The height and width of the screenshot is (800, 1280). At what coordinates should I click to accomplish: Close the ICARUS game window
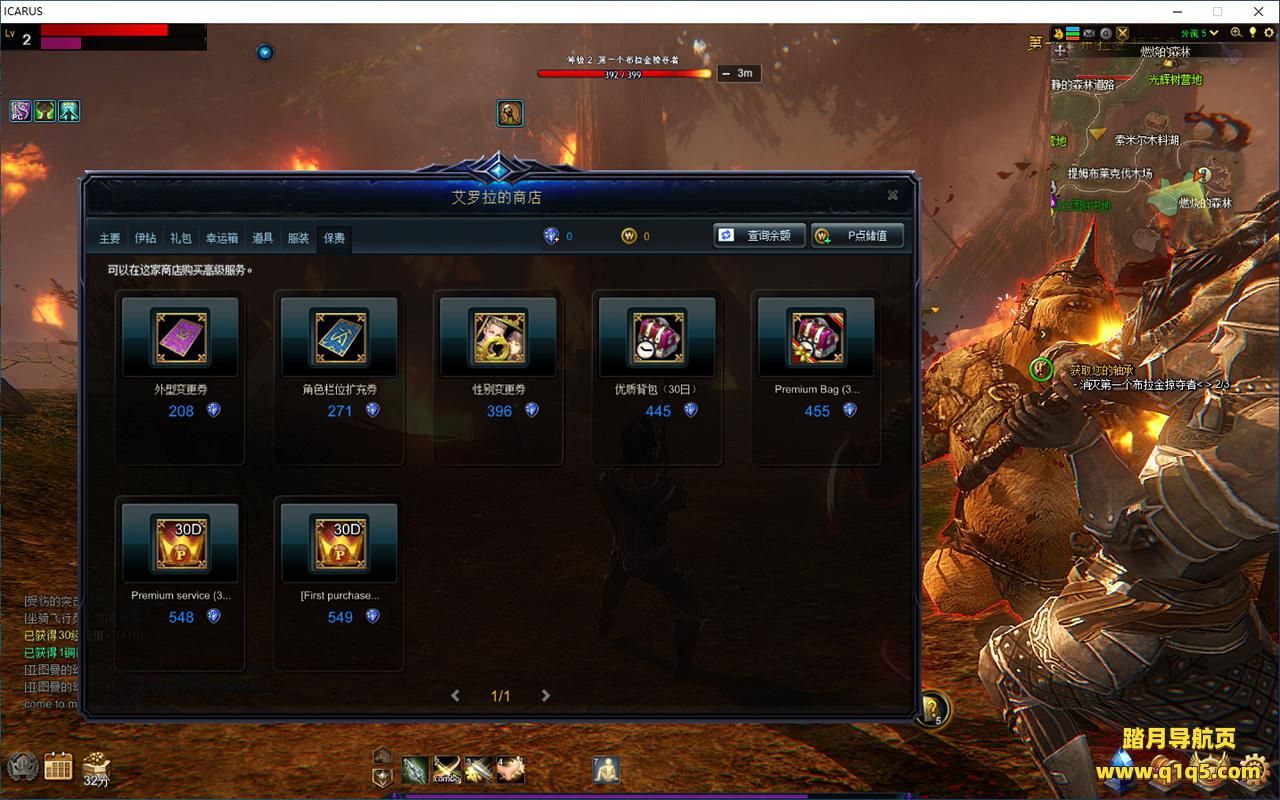pyautogui.click(x=1257, y=11)
